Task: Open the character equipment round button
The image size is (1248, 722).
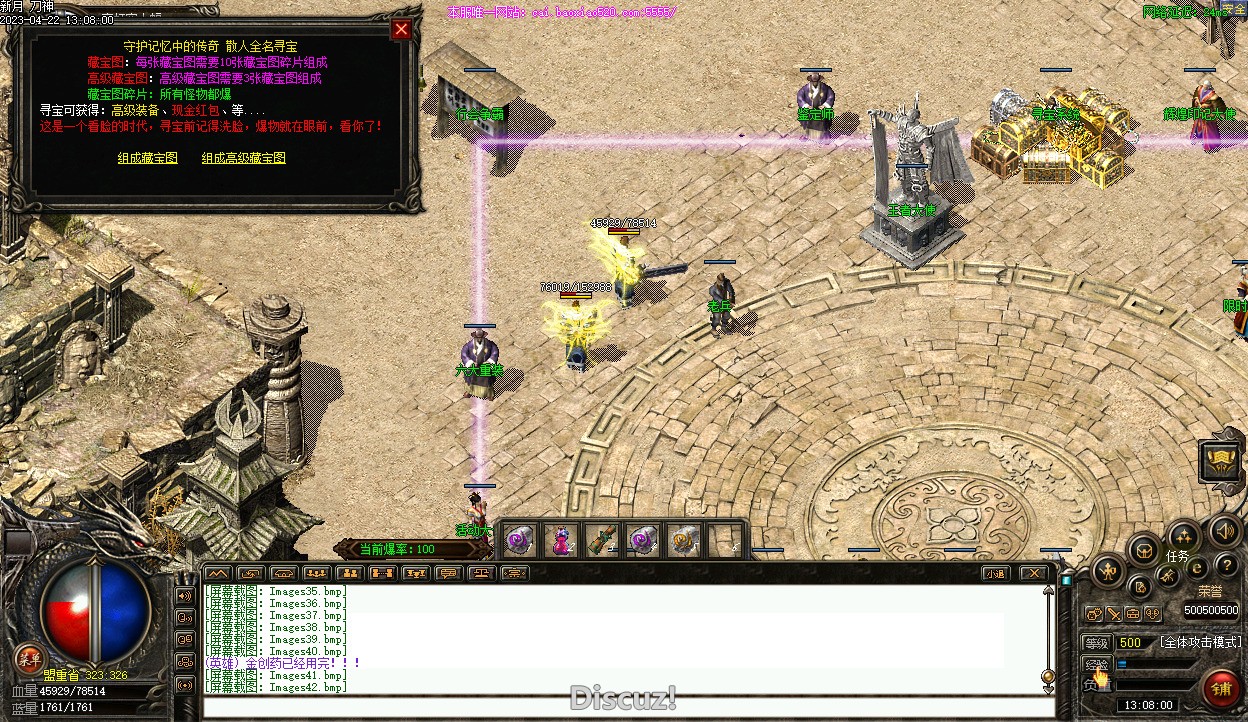Action: tap(1107, 572)
